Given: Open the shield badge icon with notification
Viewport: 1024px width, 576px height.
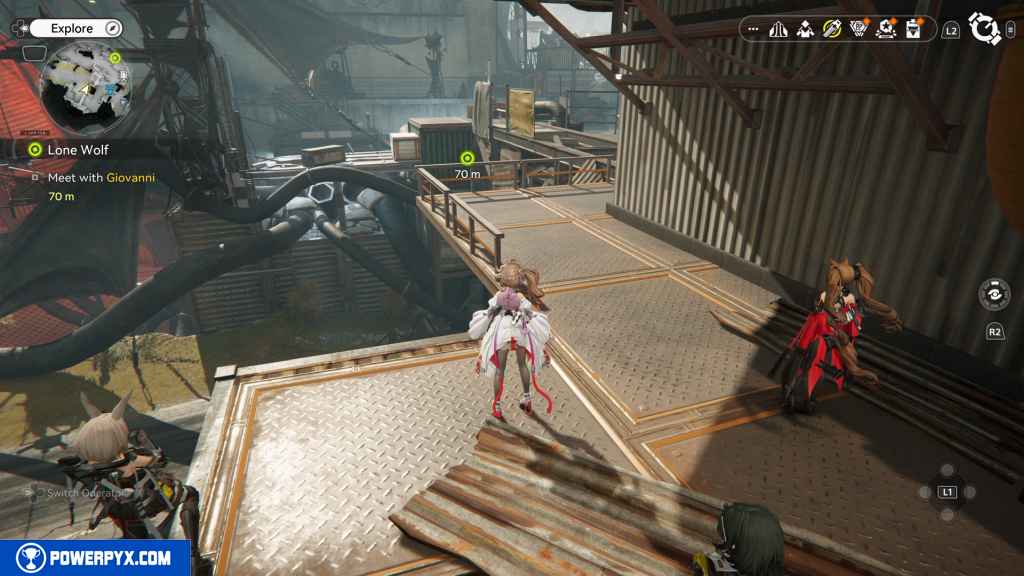Looking at the screenshot, I should tap(858, 30).
